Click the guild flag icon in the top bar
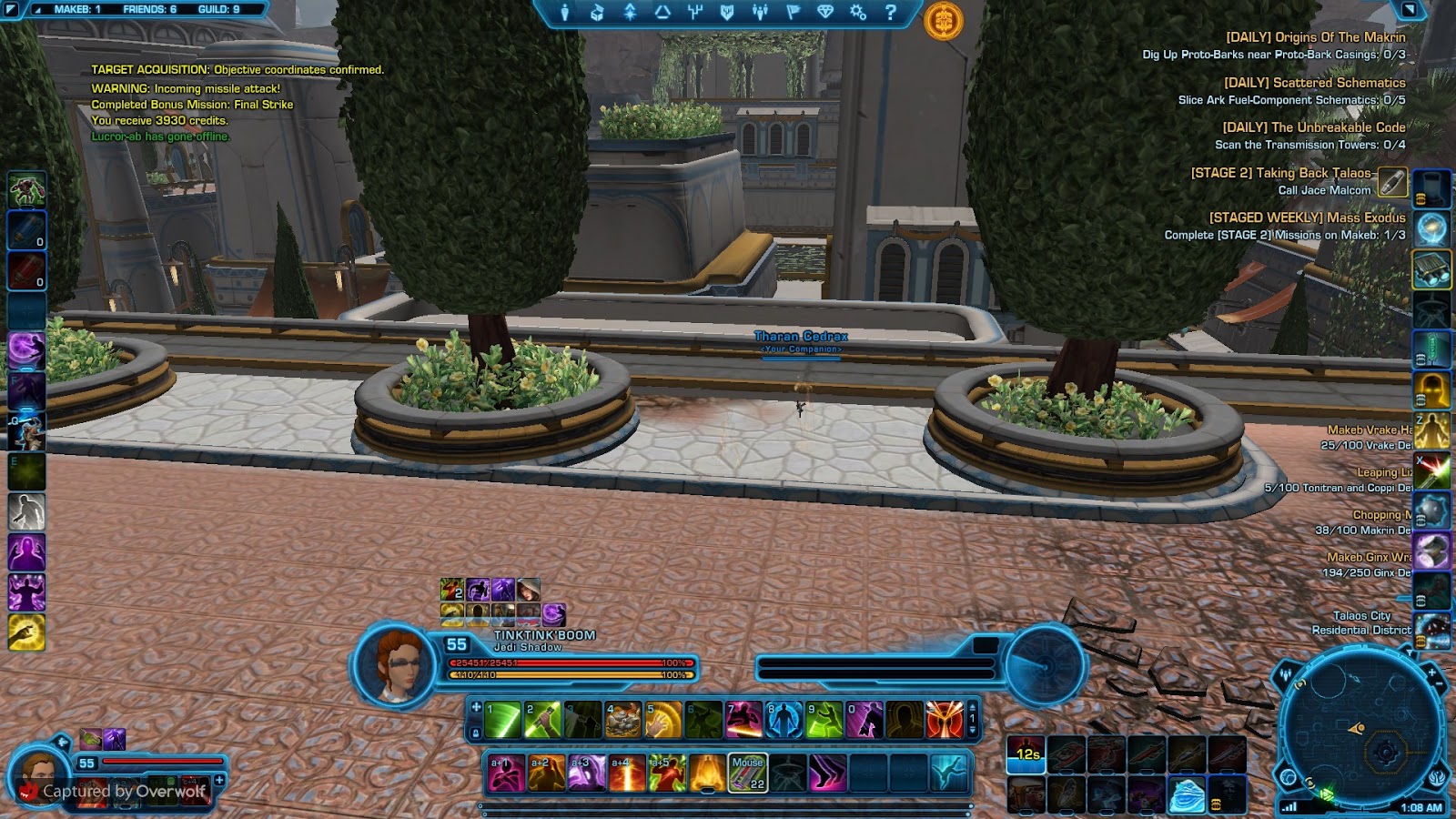This screenshot has width=1456, height=819. pos(793,14)
